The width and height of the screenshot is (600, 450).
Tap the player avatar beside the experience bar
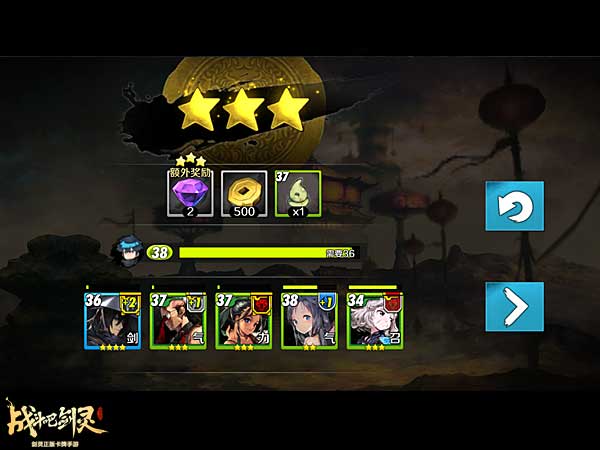click(x=125, y=250)
